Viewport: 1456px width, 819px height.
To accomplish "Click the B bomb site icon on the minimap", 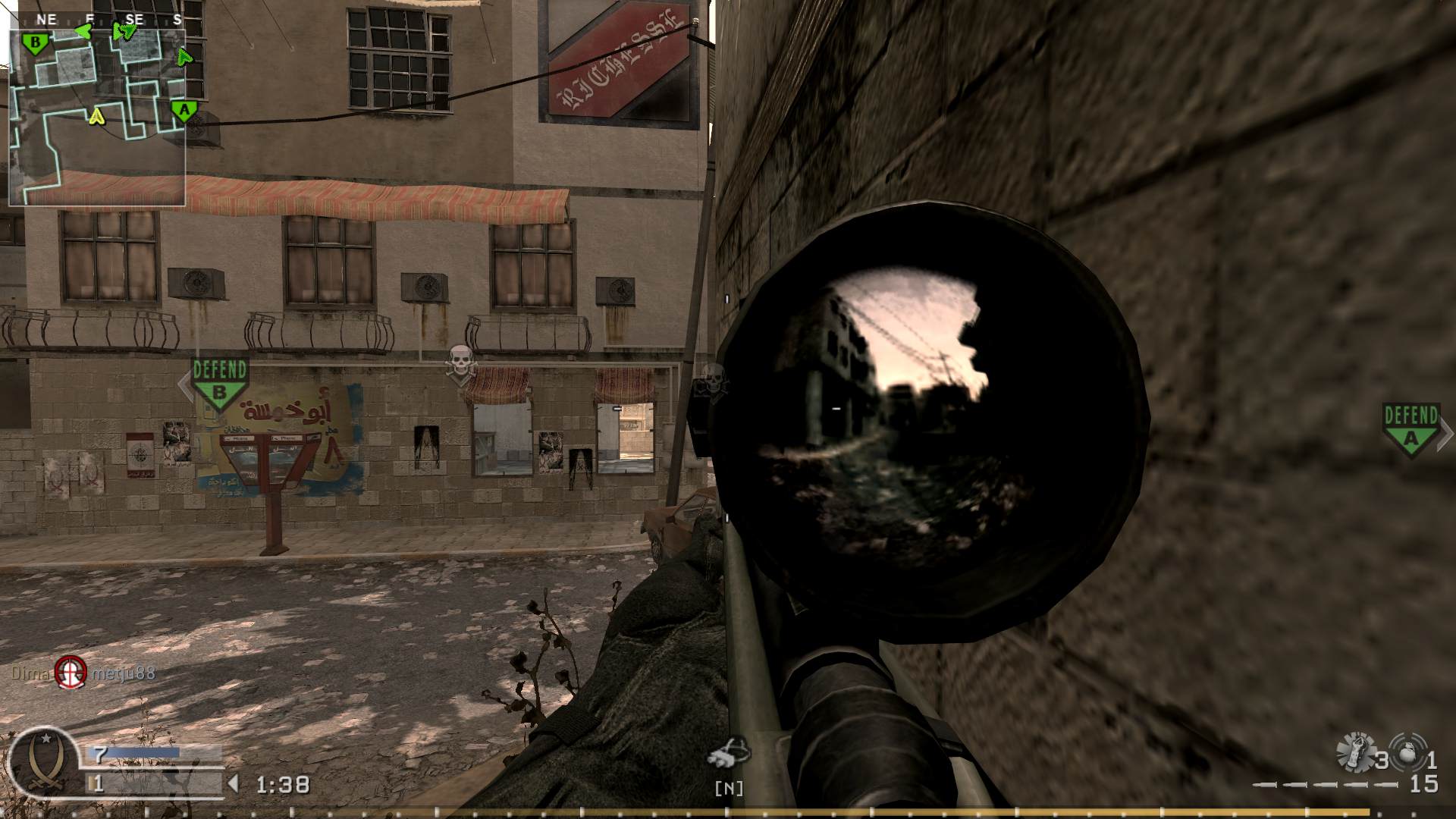I will (x=35, y=42).
